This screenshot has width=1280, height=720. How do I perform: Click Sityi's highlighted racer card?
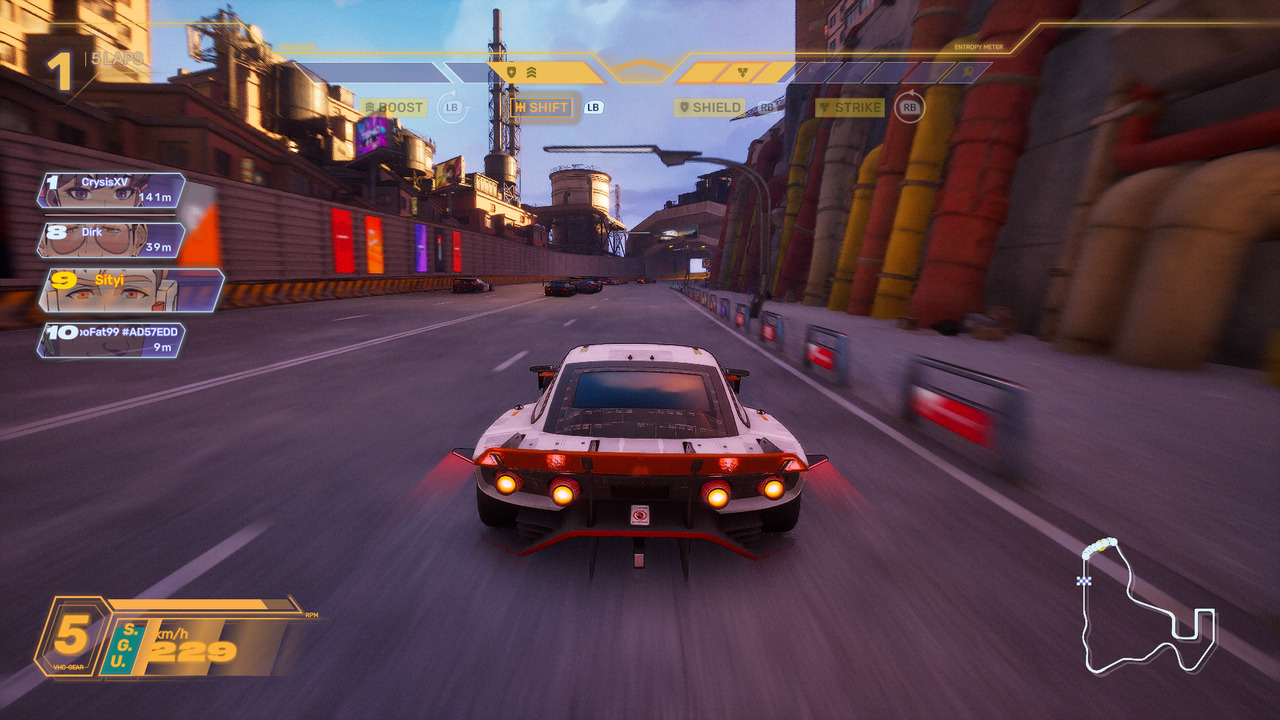click(130, 290)
